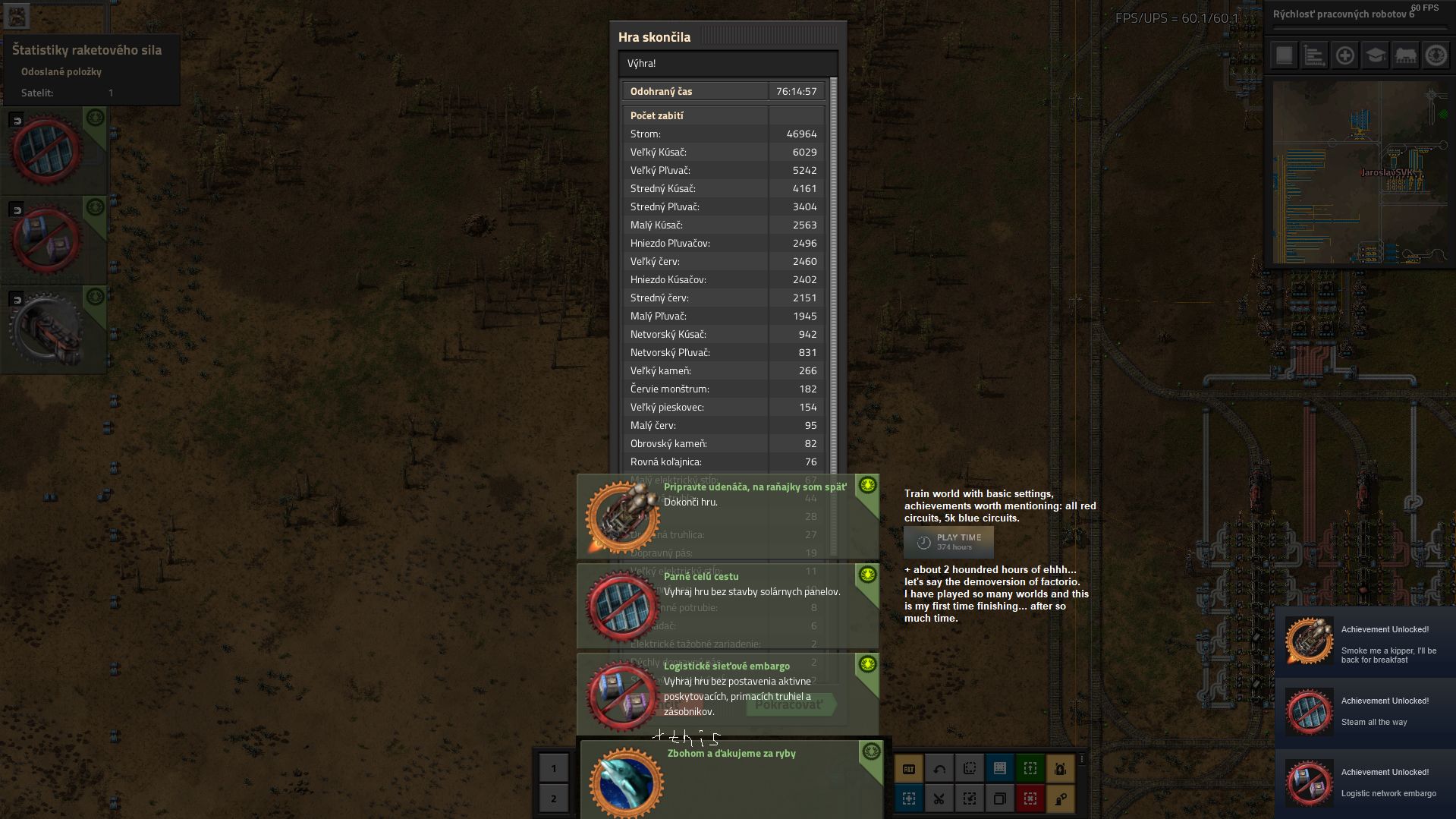Screen dimensions: 1456x819
Task: Open the blueprint library icon
Action: (x=1000, y=769)
